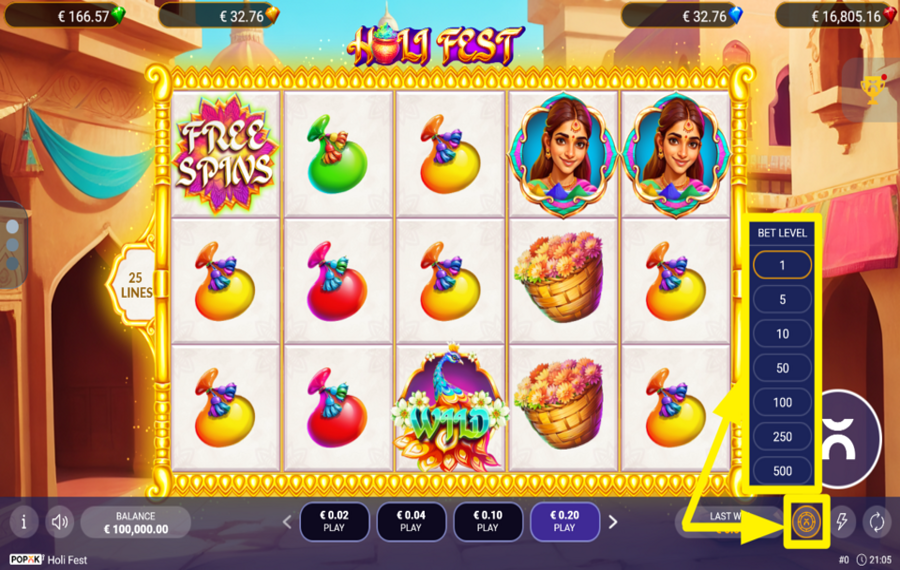
Task: Show previous bet options with left arrow
Action: pos(287,521)
